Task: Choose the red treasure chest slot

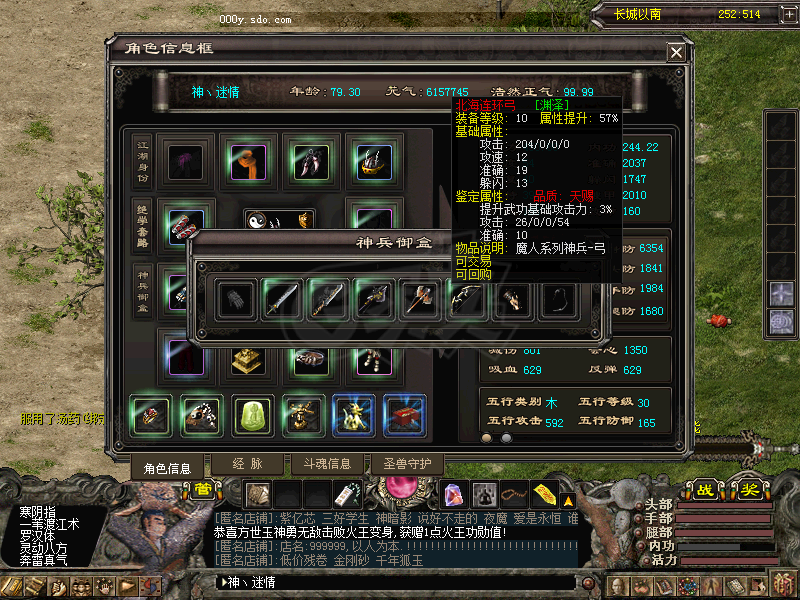Action: (406, 415)
